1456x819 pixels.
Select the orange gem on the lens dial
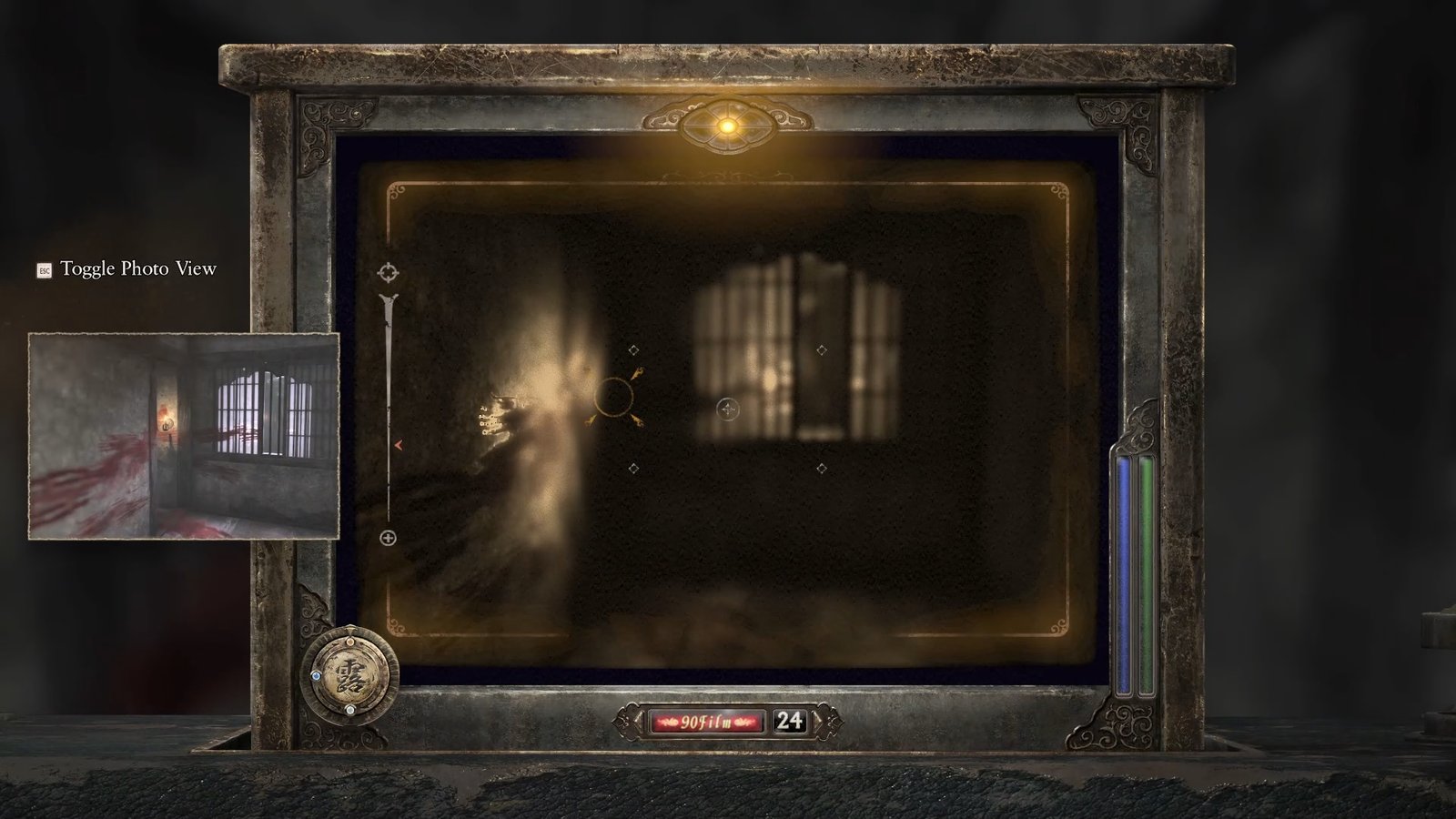(350, 642)
